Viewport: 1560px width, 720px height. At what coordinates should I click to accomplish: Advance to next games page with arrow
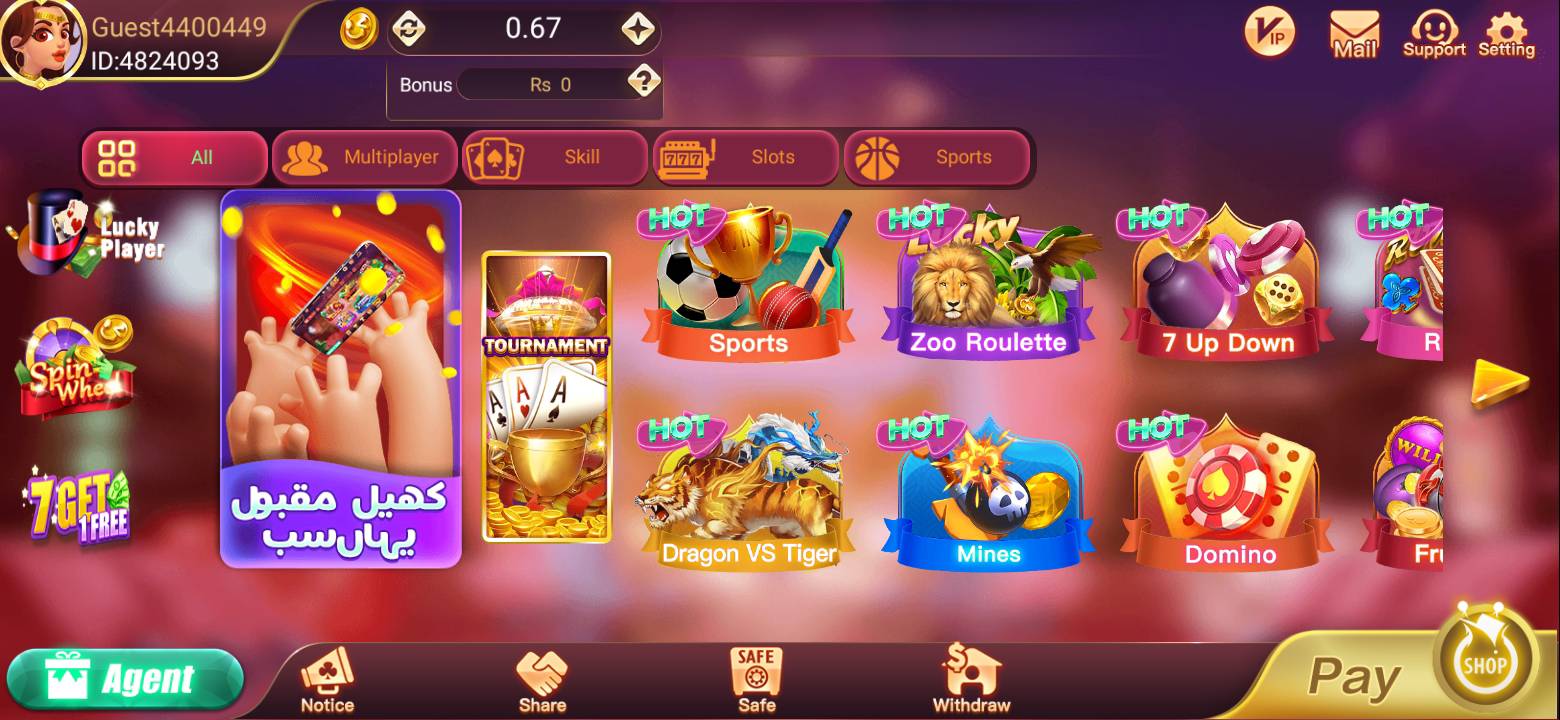click(x=1500, y=382)
